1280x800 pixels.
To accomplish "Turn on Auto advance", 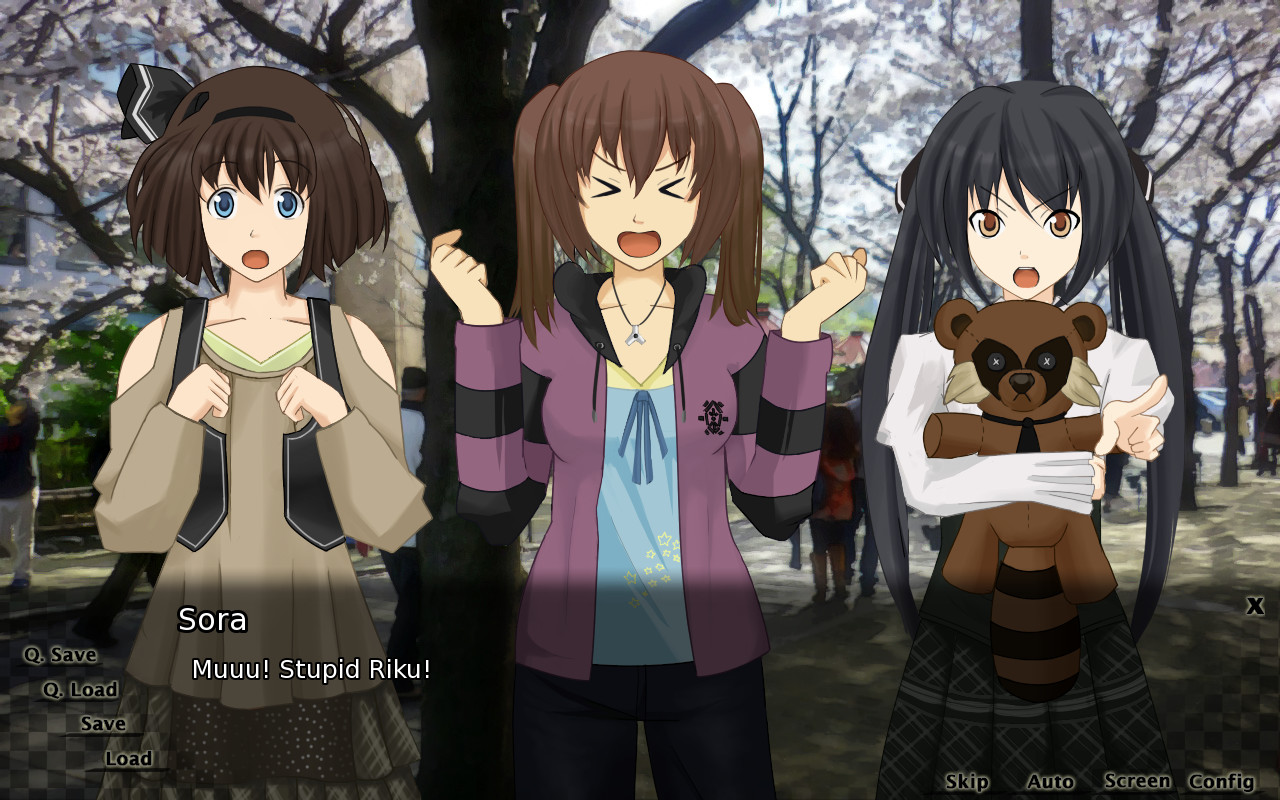I will 1049,781.
